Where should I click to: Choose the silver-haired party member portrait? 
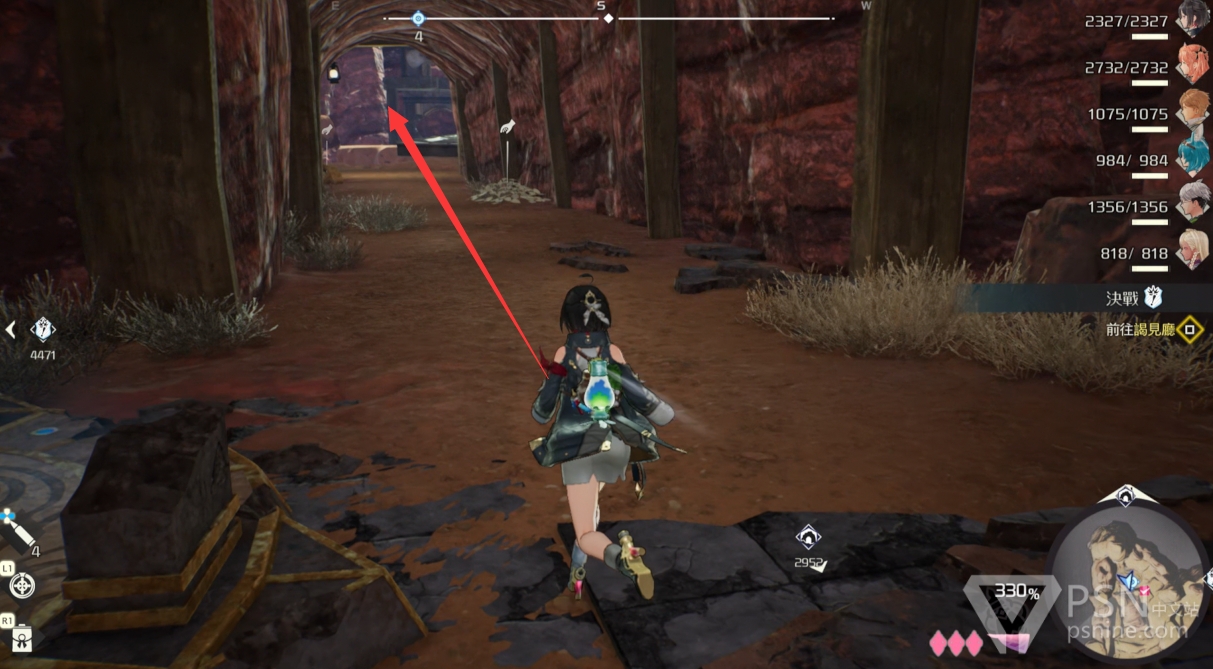click(x=1192, y=203)
